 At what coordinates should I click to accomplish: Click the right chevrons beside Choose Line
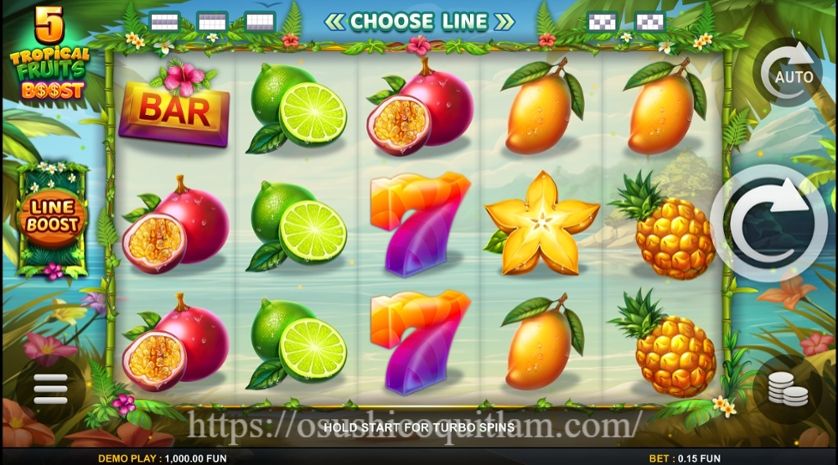[x=504, y=21]
